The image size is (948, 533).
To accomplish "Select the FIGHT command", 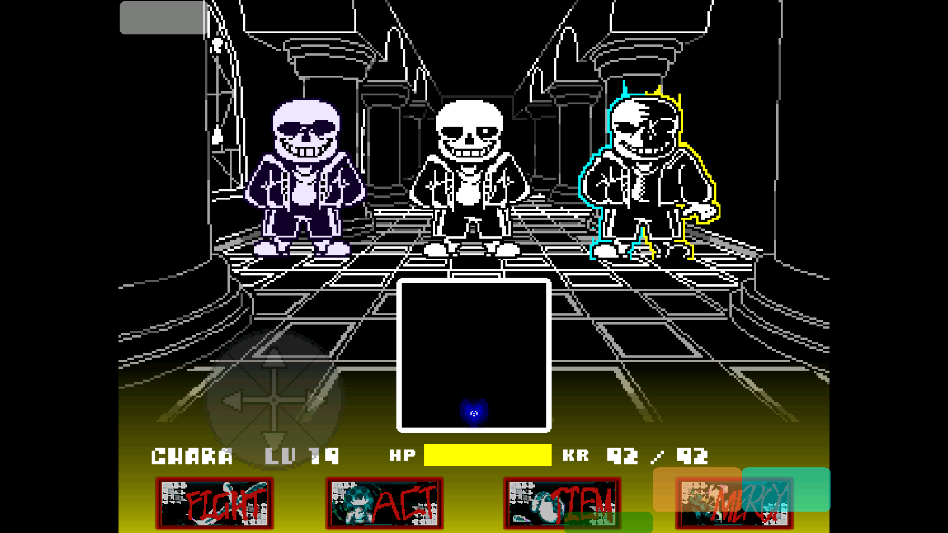I will pos(215,503).
